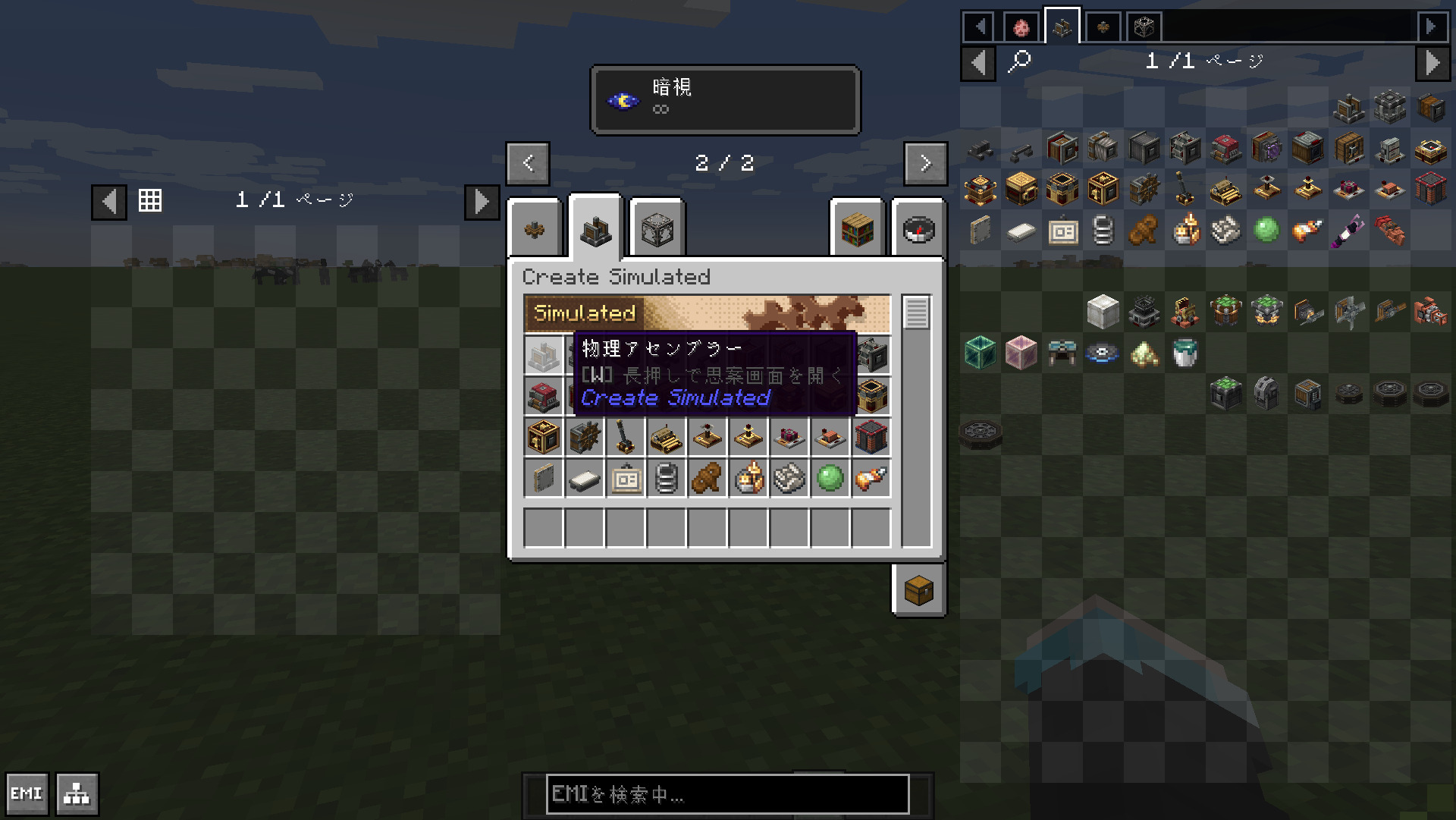Click the magnifying glass index icon
The height and width of the screenshot is (820, 1456).
(1019, 61)
